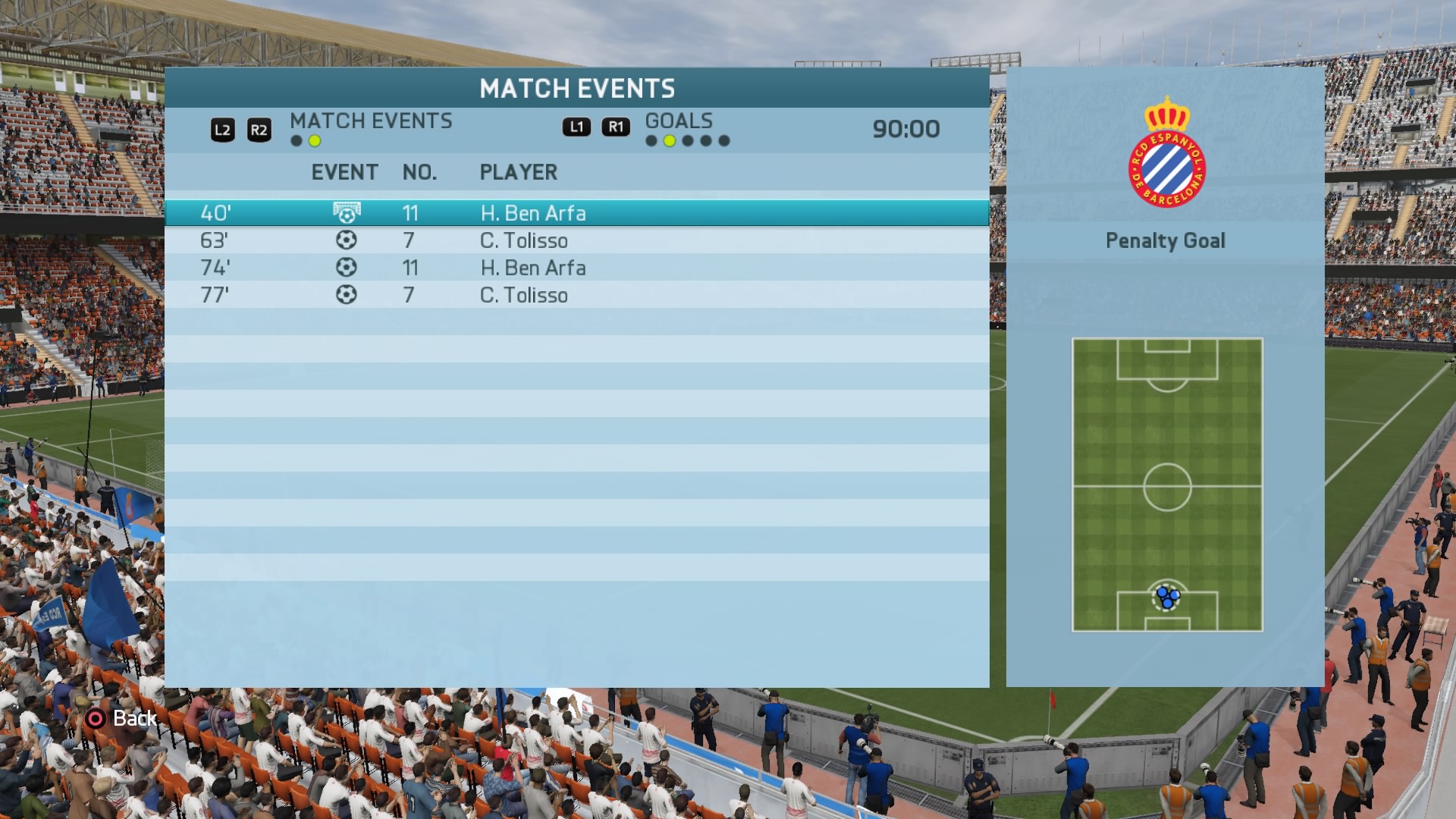This screenshot has height=819, width=1456.
Task: Go back using the Back button
Action: (x=121, y=718)
